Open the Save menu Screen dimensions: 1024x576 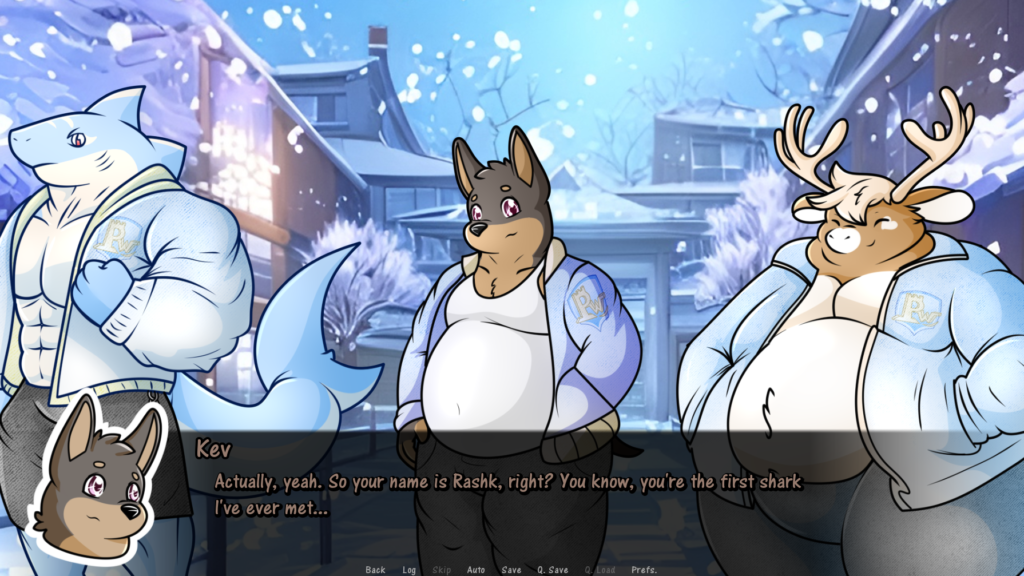point(511,570)
